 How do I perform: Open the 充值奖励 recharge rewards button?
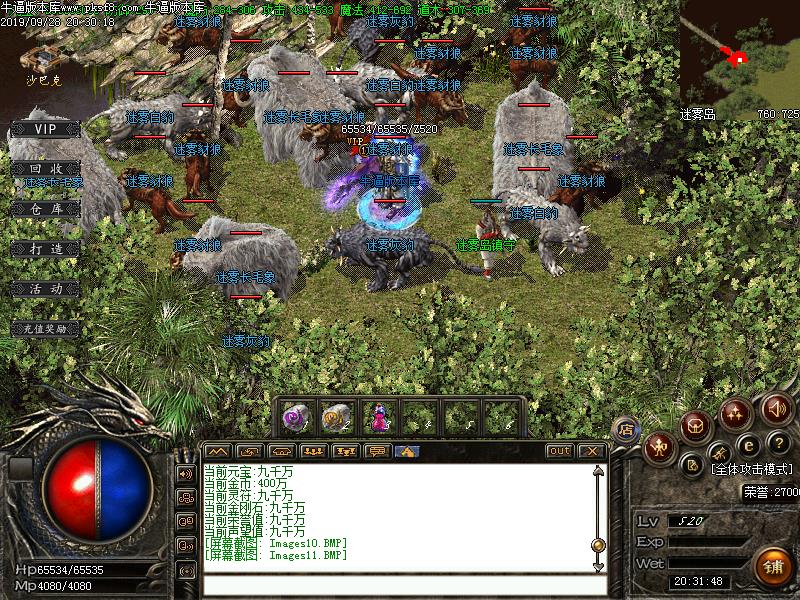[43, 328]
